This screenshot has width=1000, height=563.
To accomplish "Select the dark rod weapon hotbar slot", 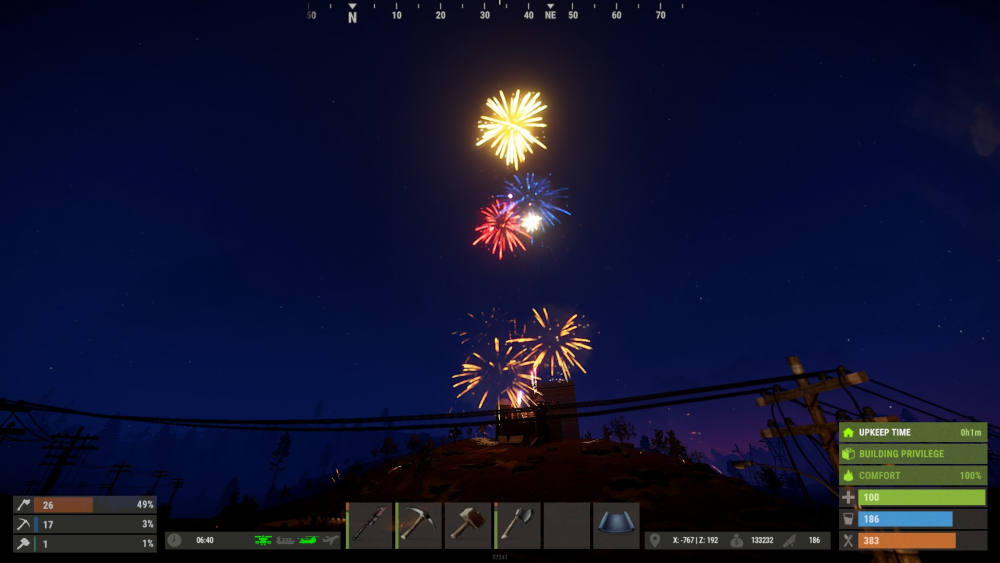I will point(370,525).
